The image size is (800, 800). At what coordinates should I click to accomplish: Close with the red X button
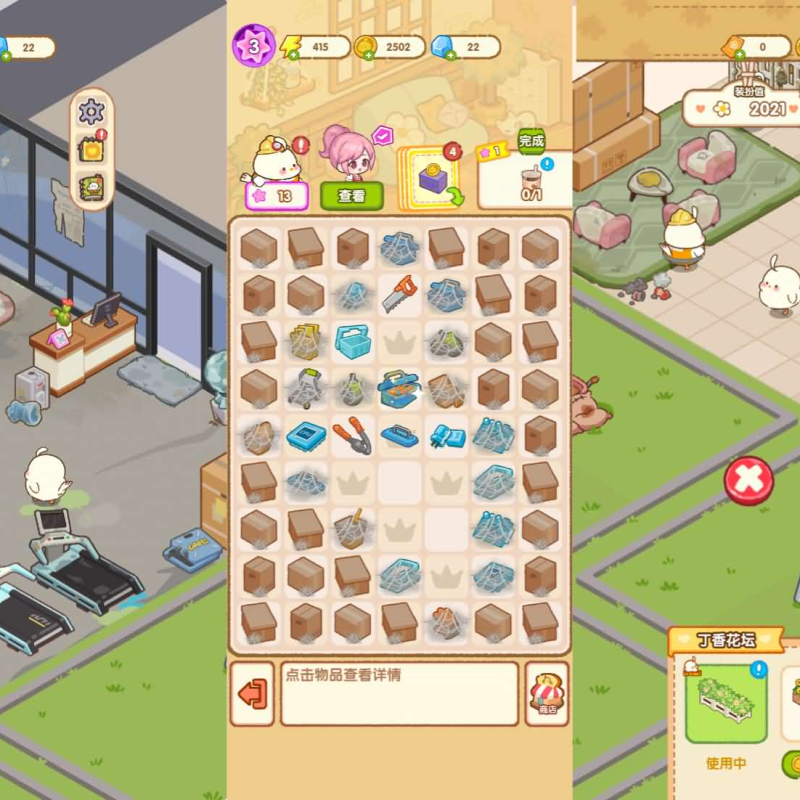coord(748,481)
